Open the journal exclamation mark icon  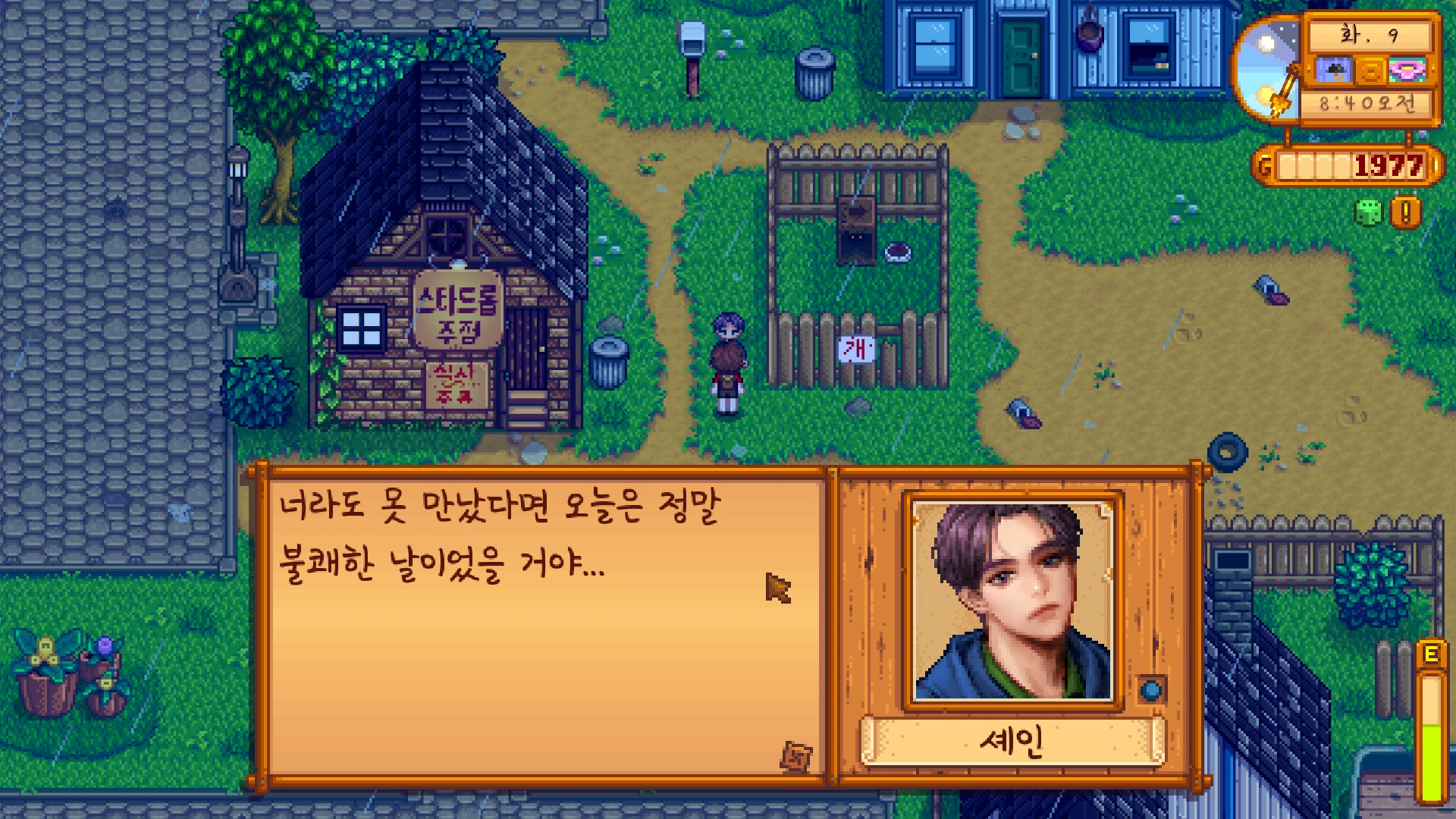pos(1405,213)
